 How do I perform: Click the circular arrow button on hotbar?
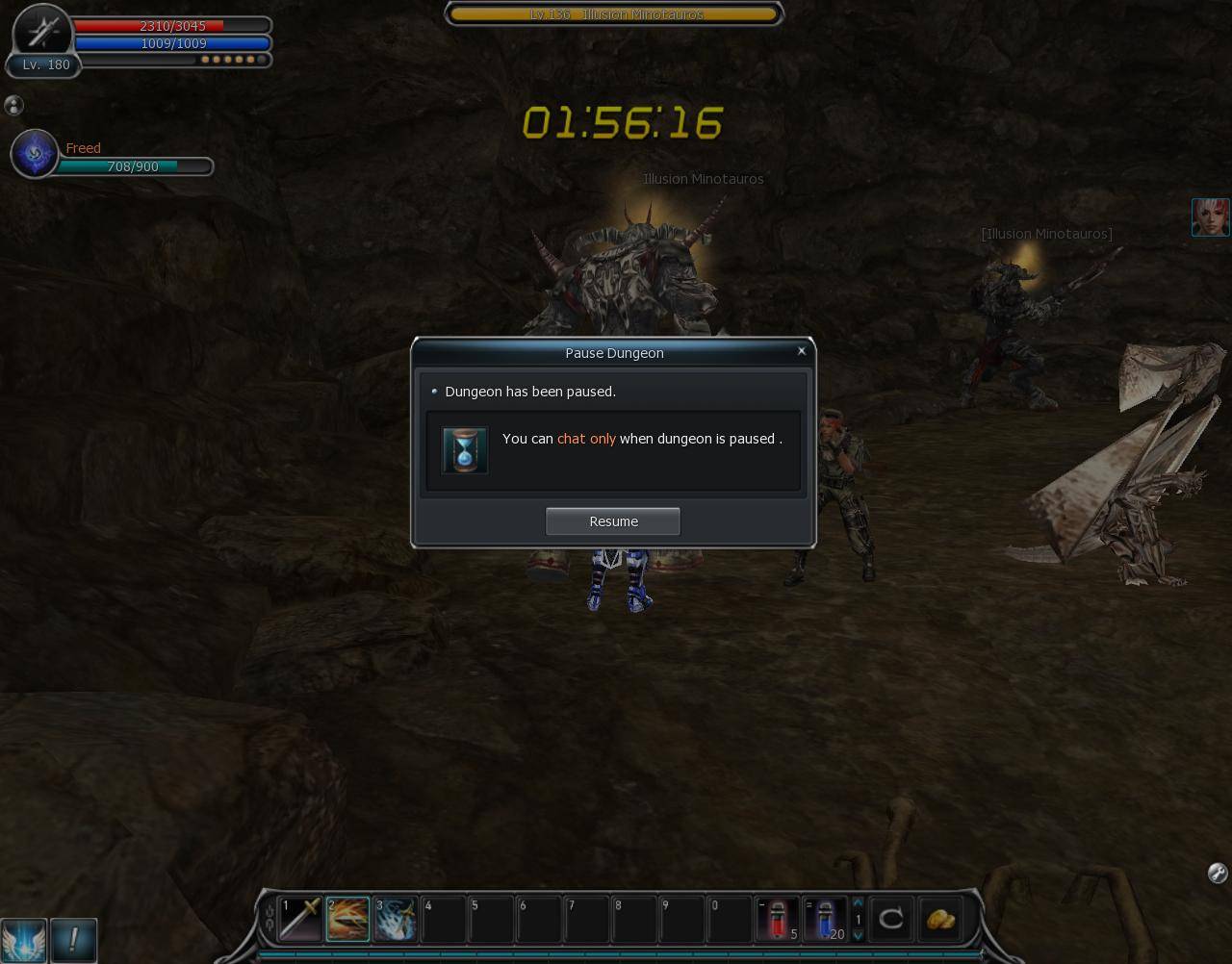891,919
